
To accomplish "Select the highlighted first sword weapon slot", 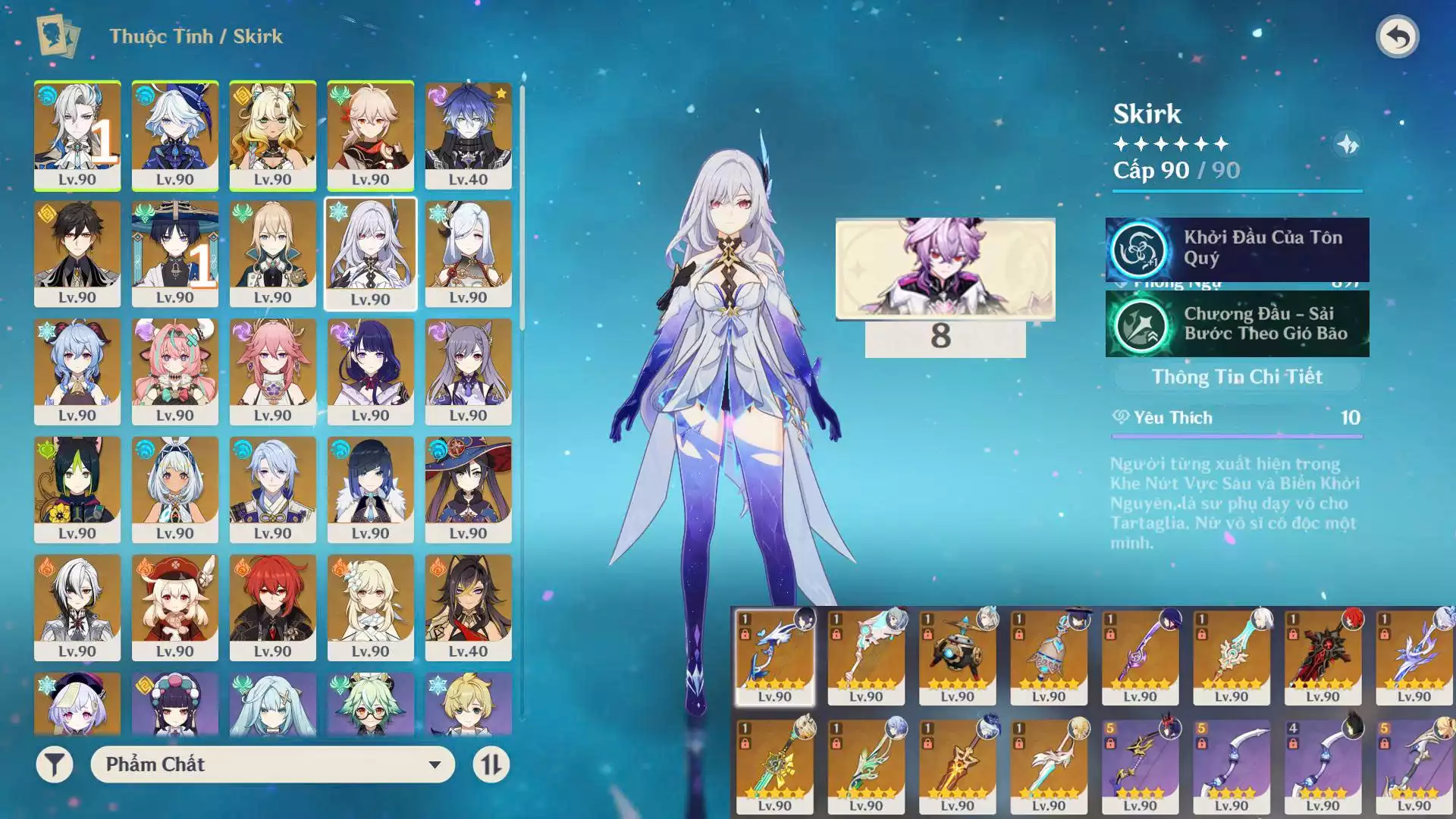I will (x=774, y=656).
